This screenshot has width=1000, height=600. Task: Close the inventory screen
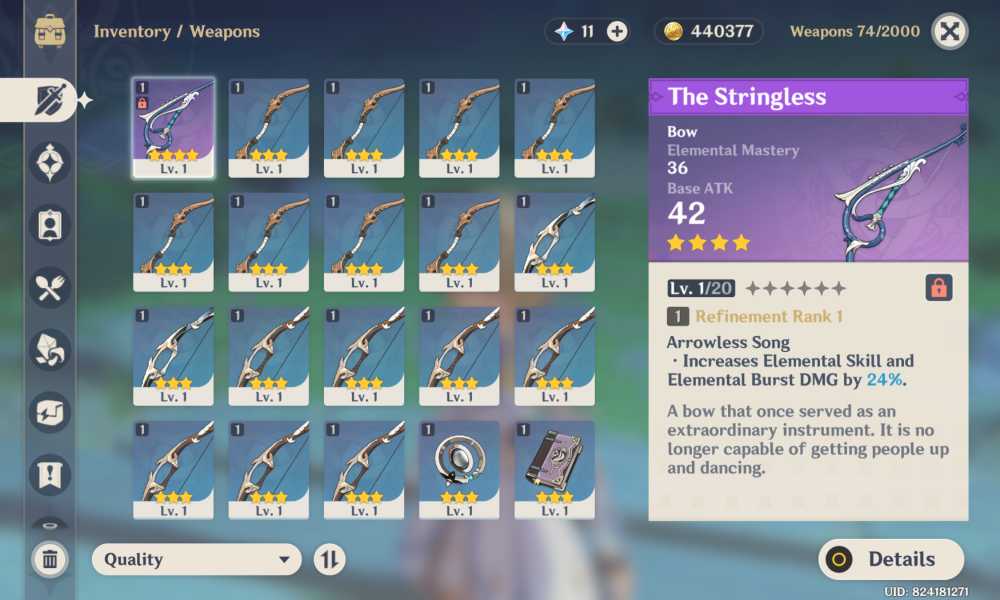click(949, 31)
